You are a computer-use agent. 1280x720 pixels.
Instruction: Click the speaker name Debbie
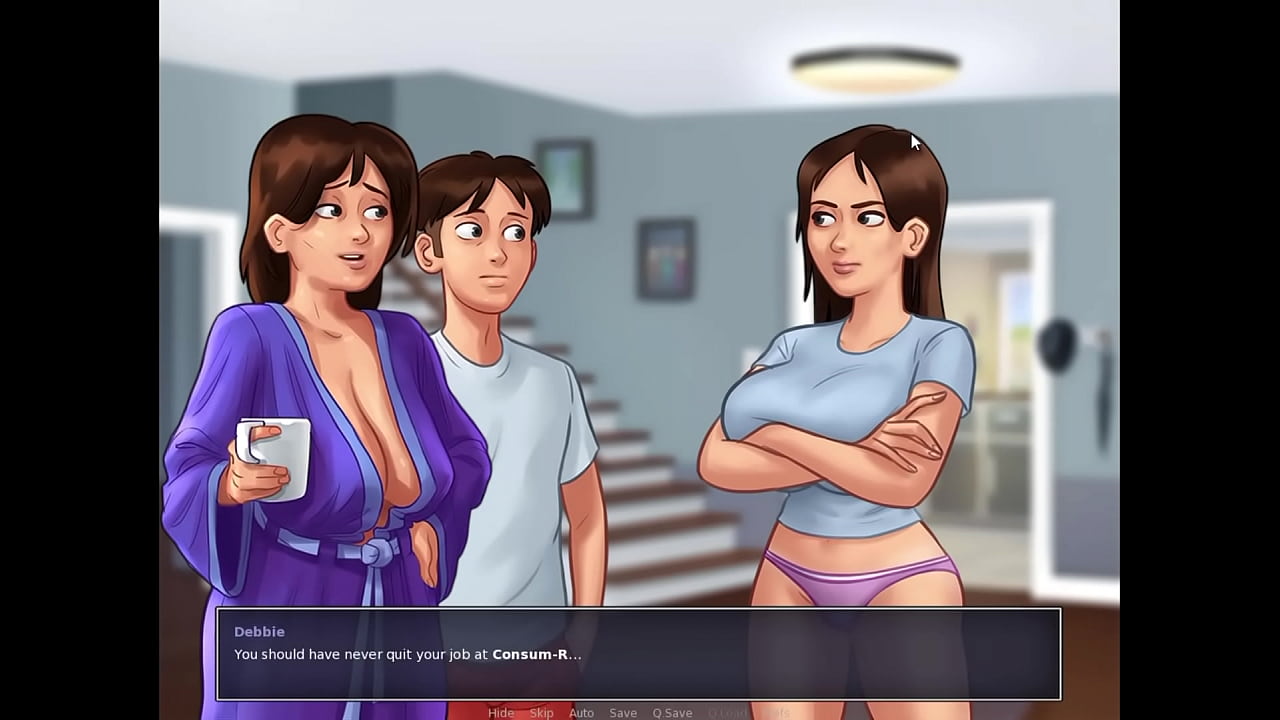[x=259, y=631]
